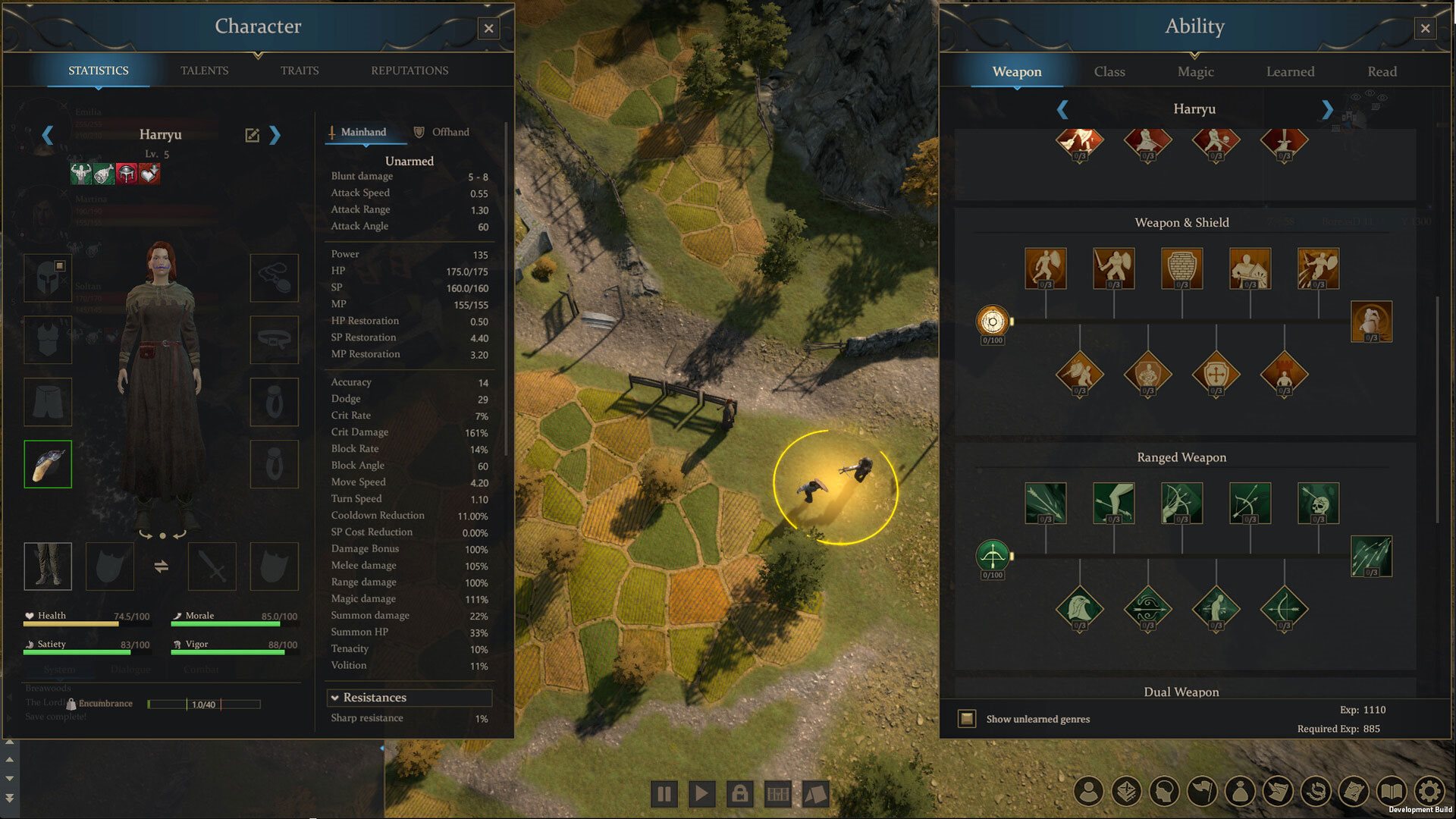The image size is (1456, 819).
Task: Select the equipped boots slot
Action: 48,566
